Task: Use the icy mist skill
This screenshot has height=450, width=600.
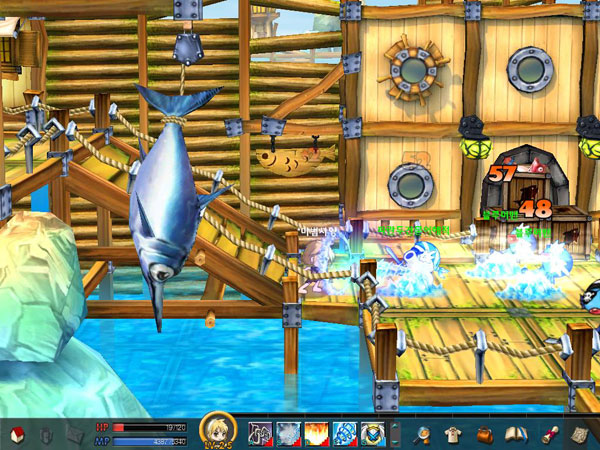Action: click(x=288, y=434)
